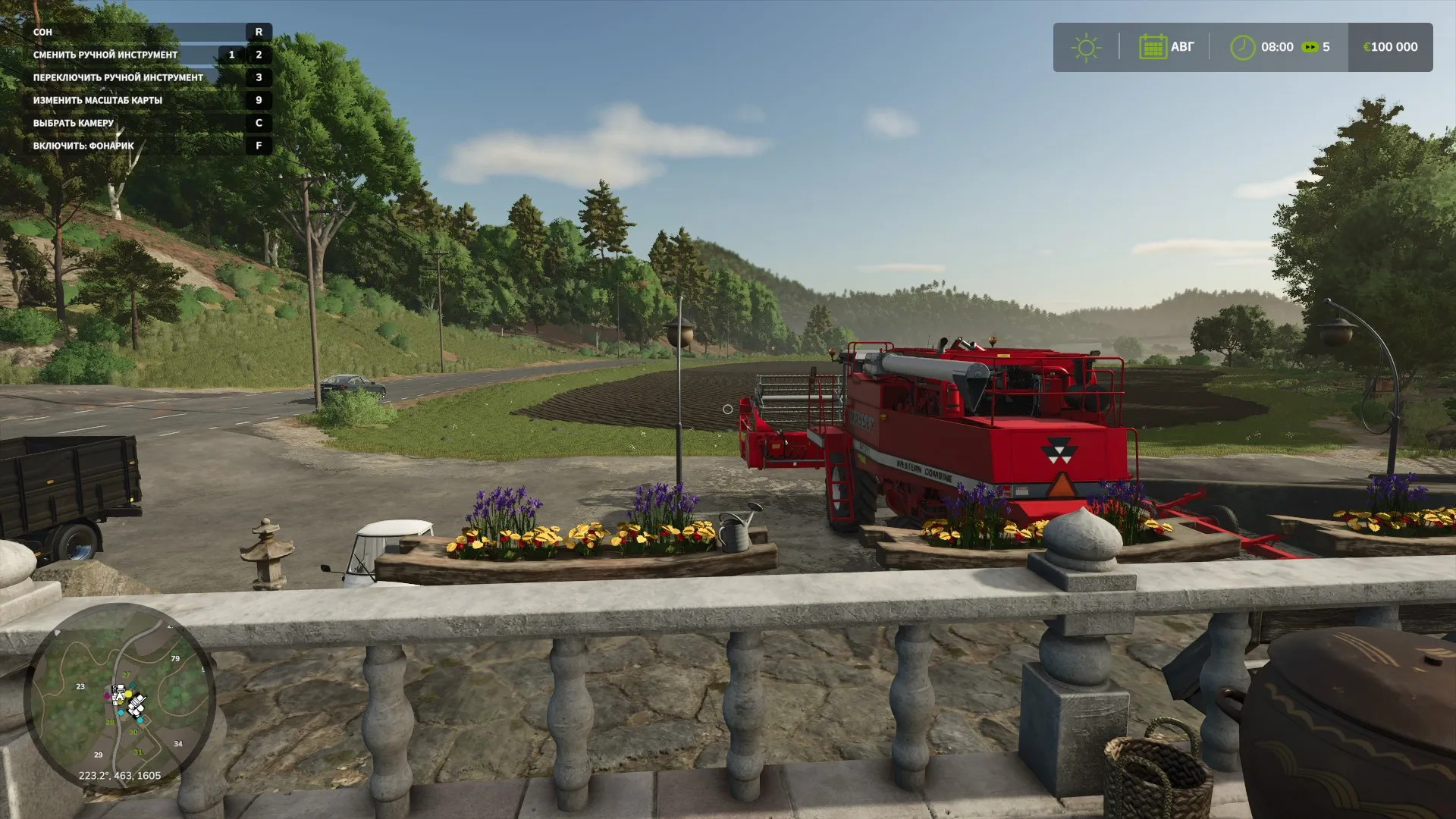Click the fast-forward time speed icon
This screenshot has height=819, width=1456.
pos(1310,47)
